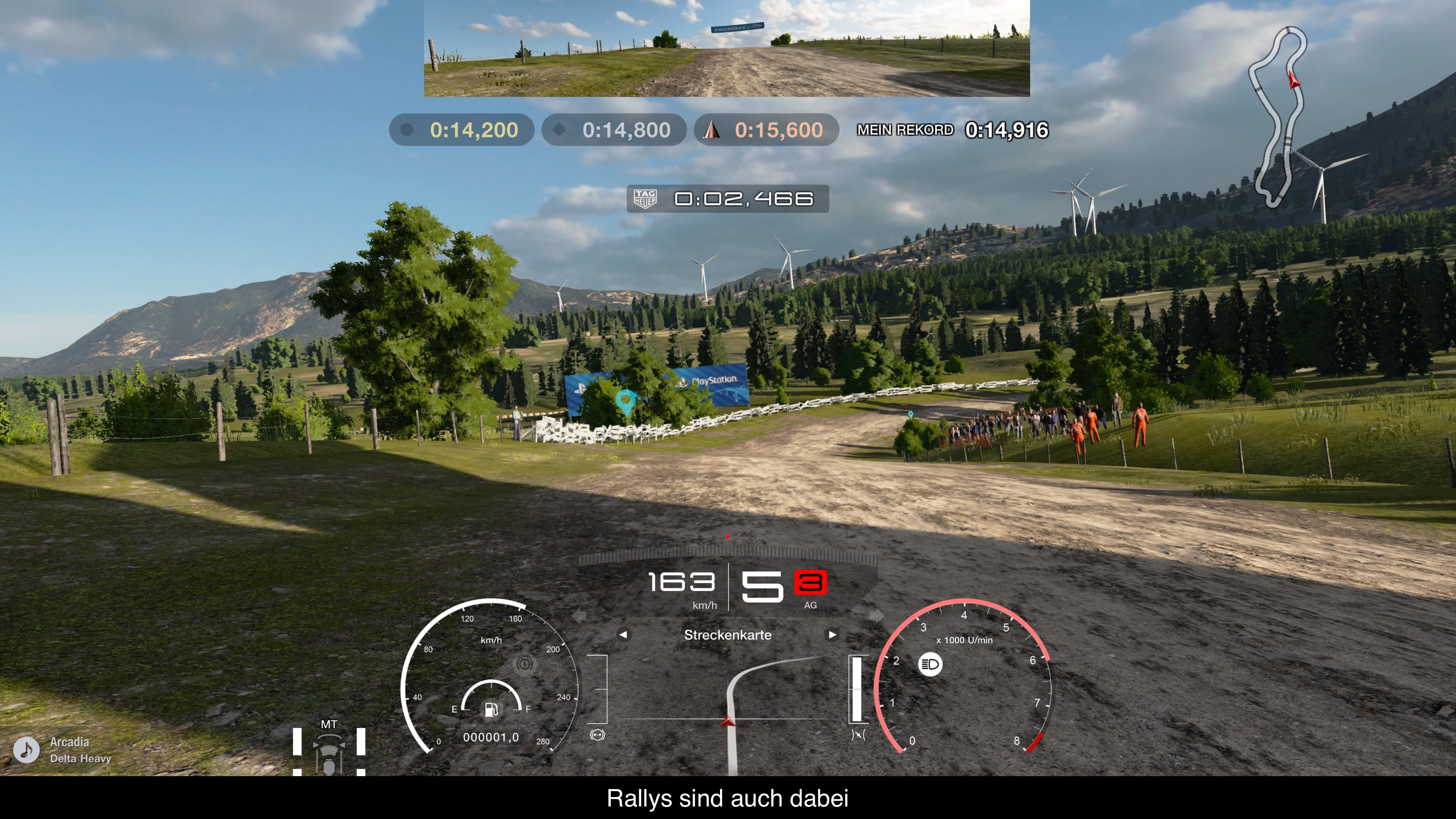This screenshot has height=819, width=1456.
Task: Select the right arrow beside Streckenkarte
Action: coord(832,635)
